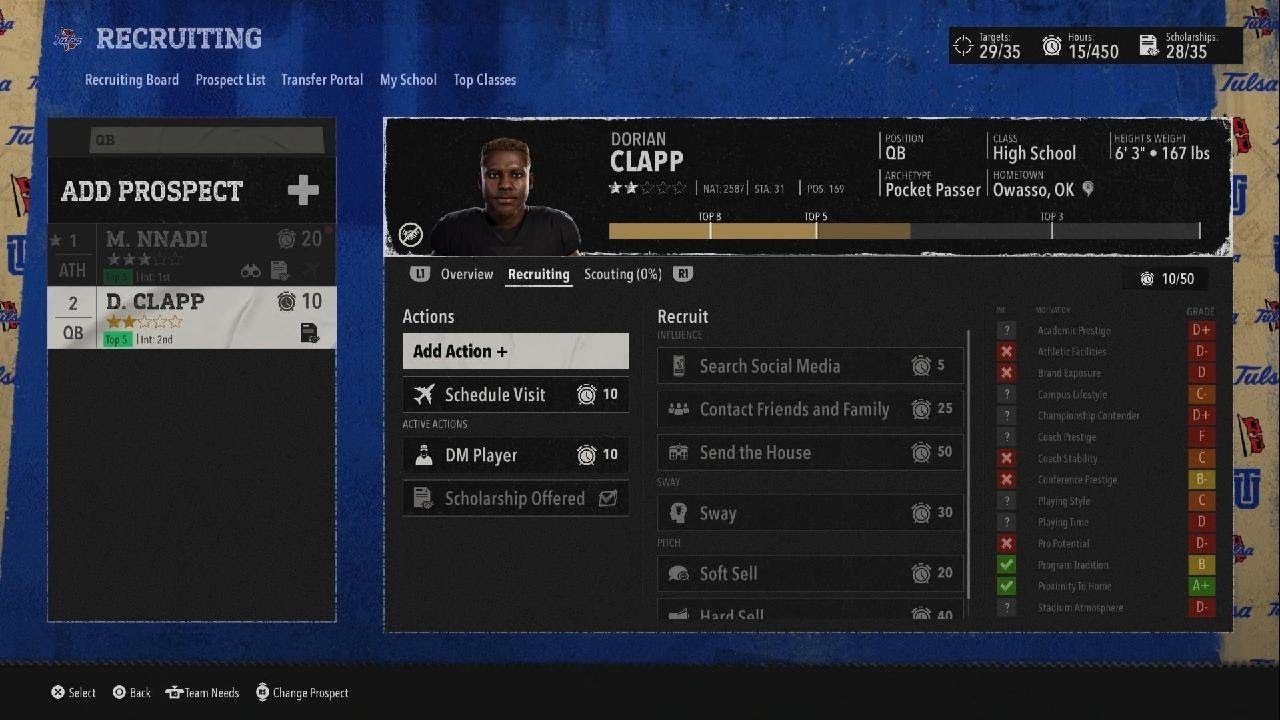Schedule a visit for the recruit
This screenshot has height=720, width=1280.
pos(515,395)
